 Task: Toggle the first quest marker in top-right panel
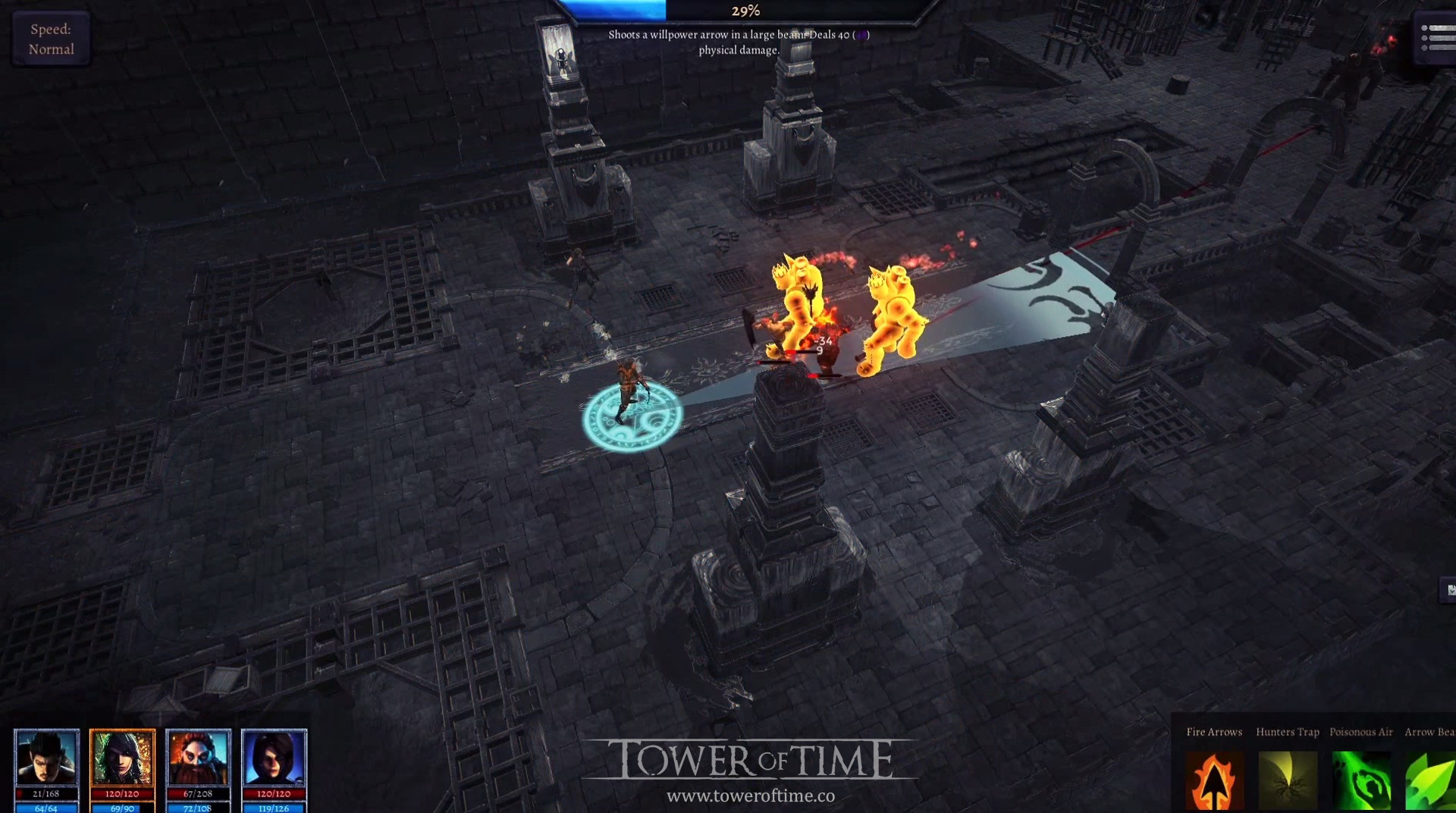[1424, 28]
